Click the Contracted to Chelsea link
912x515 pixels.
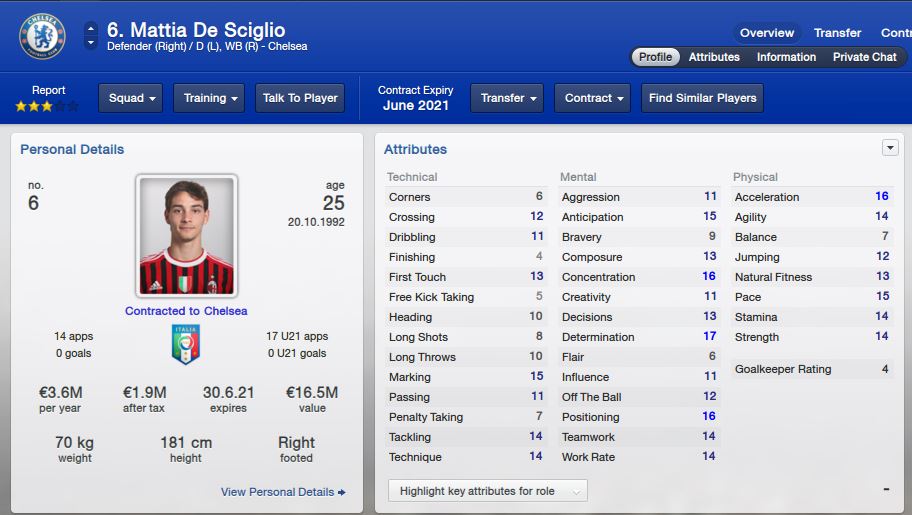pos(186,311)
